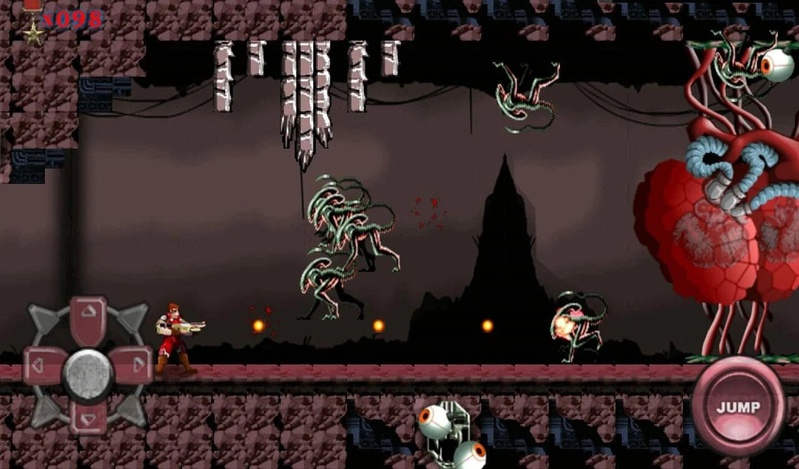
Task: Aim up with the d-pad up arrow
Action: (88, 316)
